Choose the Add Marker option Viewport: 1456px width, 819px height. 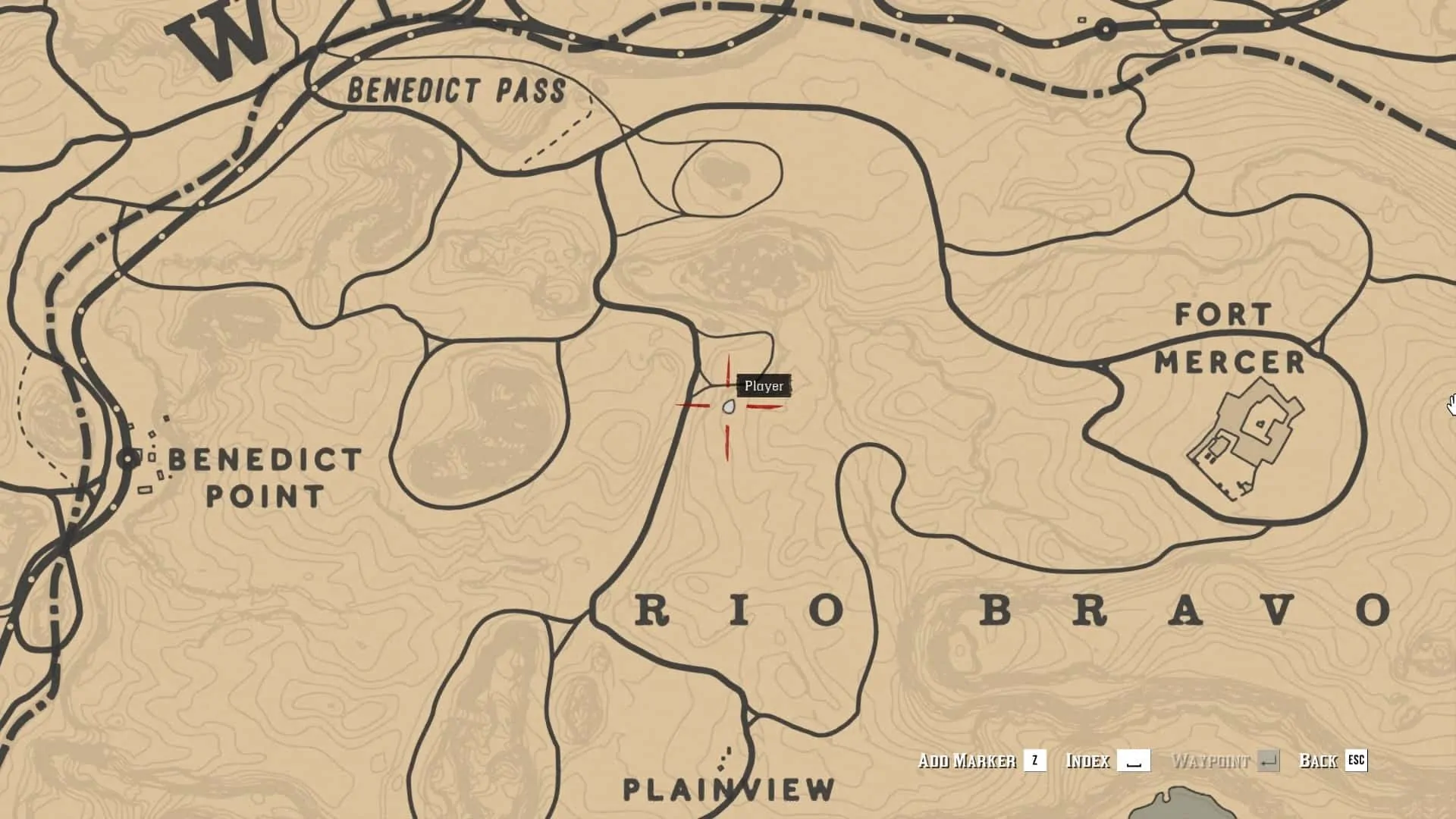(x=981, y=761)
